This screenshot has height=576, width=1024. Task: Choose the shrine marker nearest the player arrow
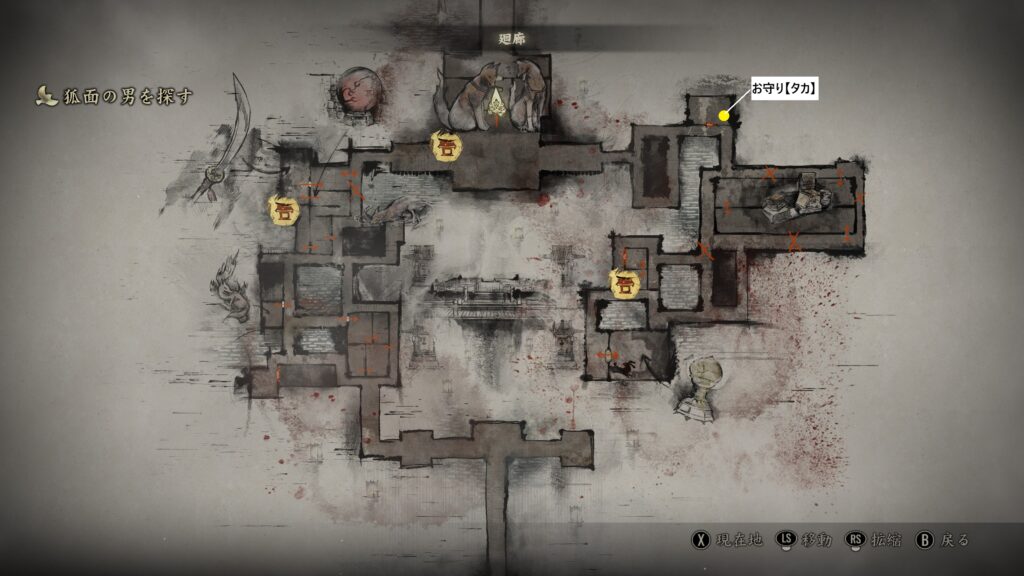coord(446,146)
